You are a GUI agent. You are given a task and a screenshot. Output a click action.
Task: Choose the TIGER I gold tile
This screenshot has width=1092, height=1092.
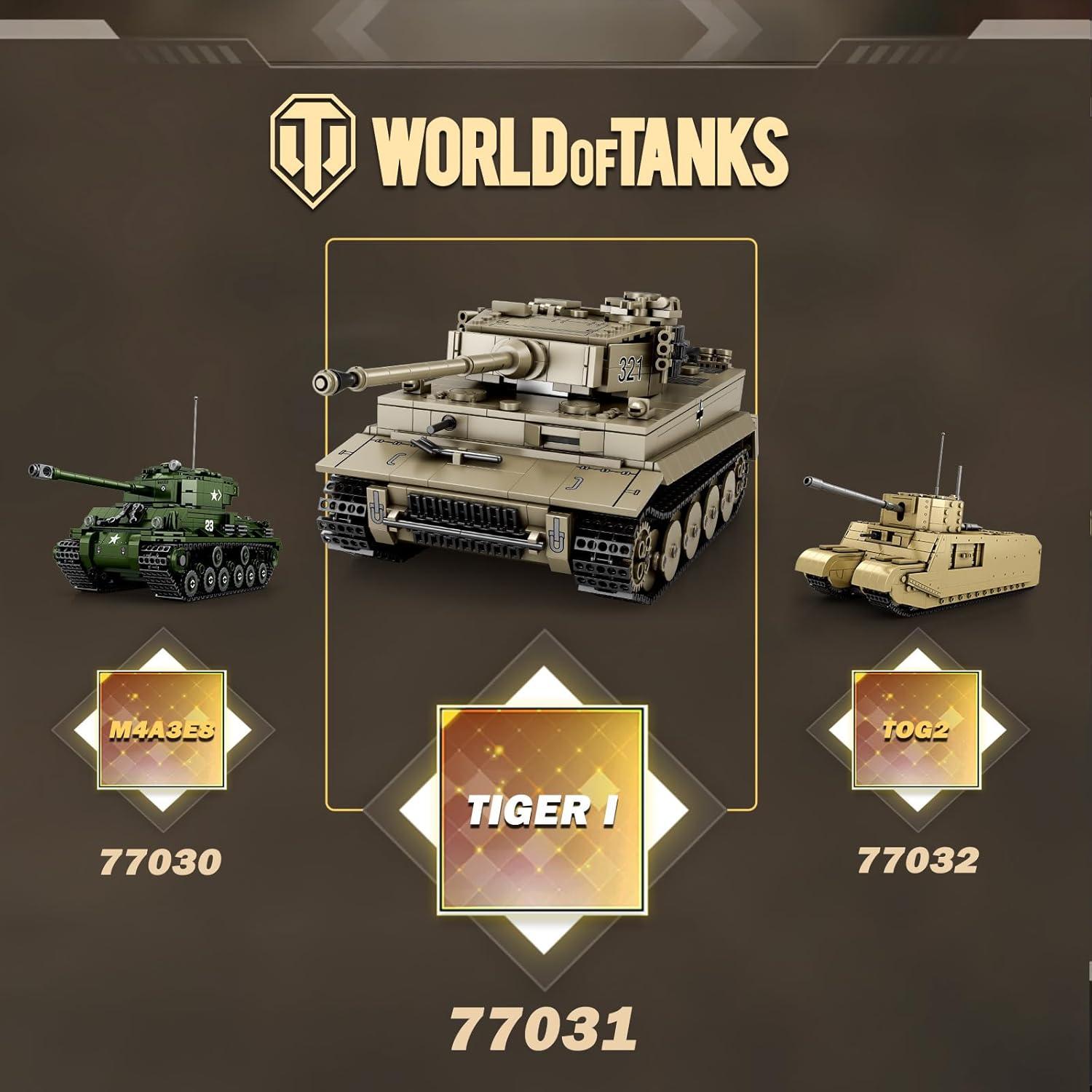click(x=540, y=808)
